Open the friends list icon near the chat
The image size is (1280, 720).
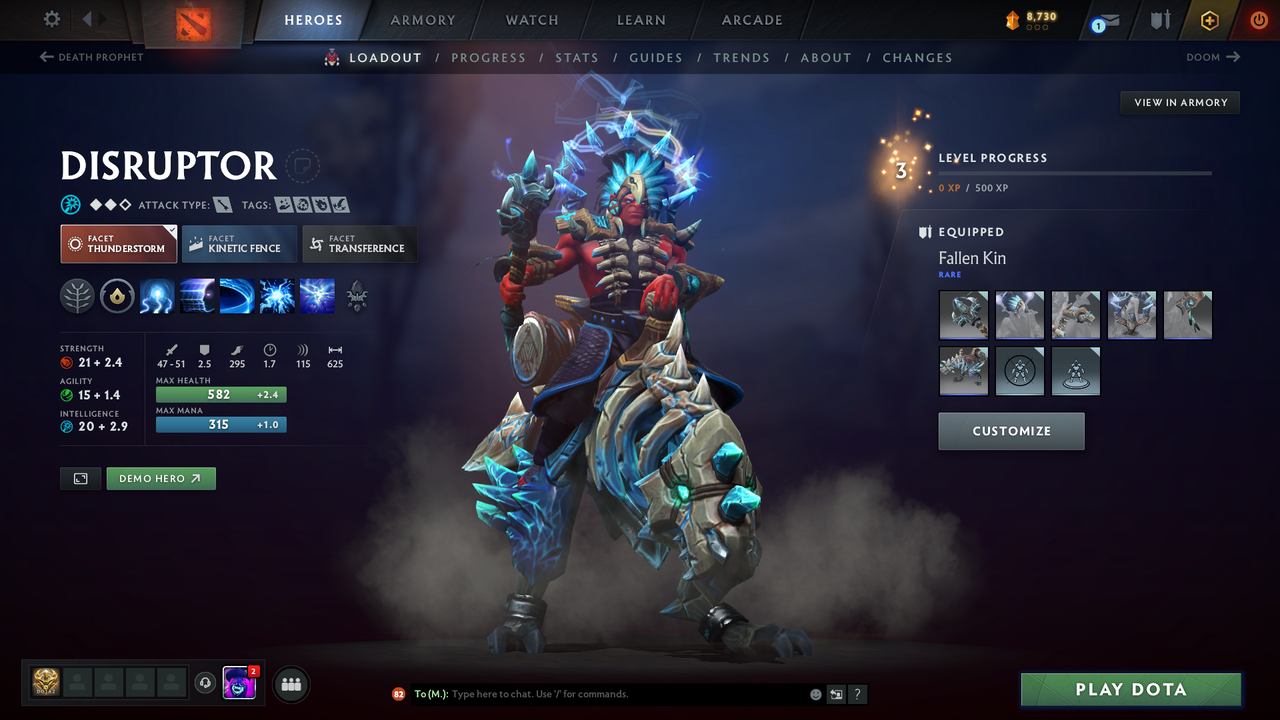[290, 684]
